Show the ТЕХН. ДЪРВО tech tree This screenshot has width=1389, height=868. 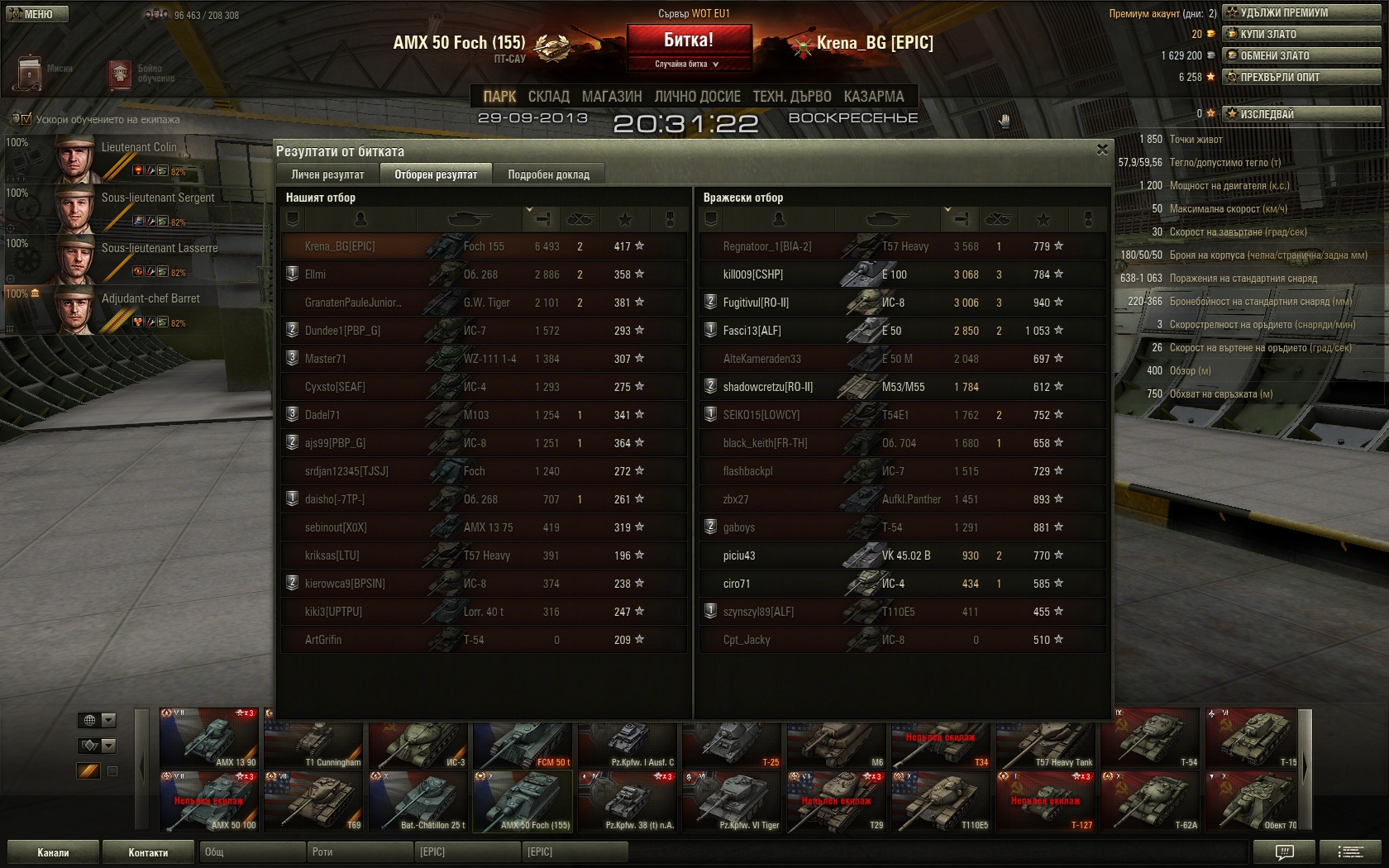click(x=791, y=97)
